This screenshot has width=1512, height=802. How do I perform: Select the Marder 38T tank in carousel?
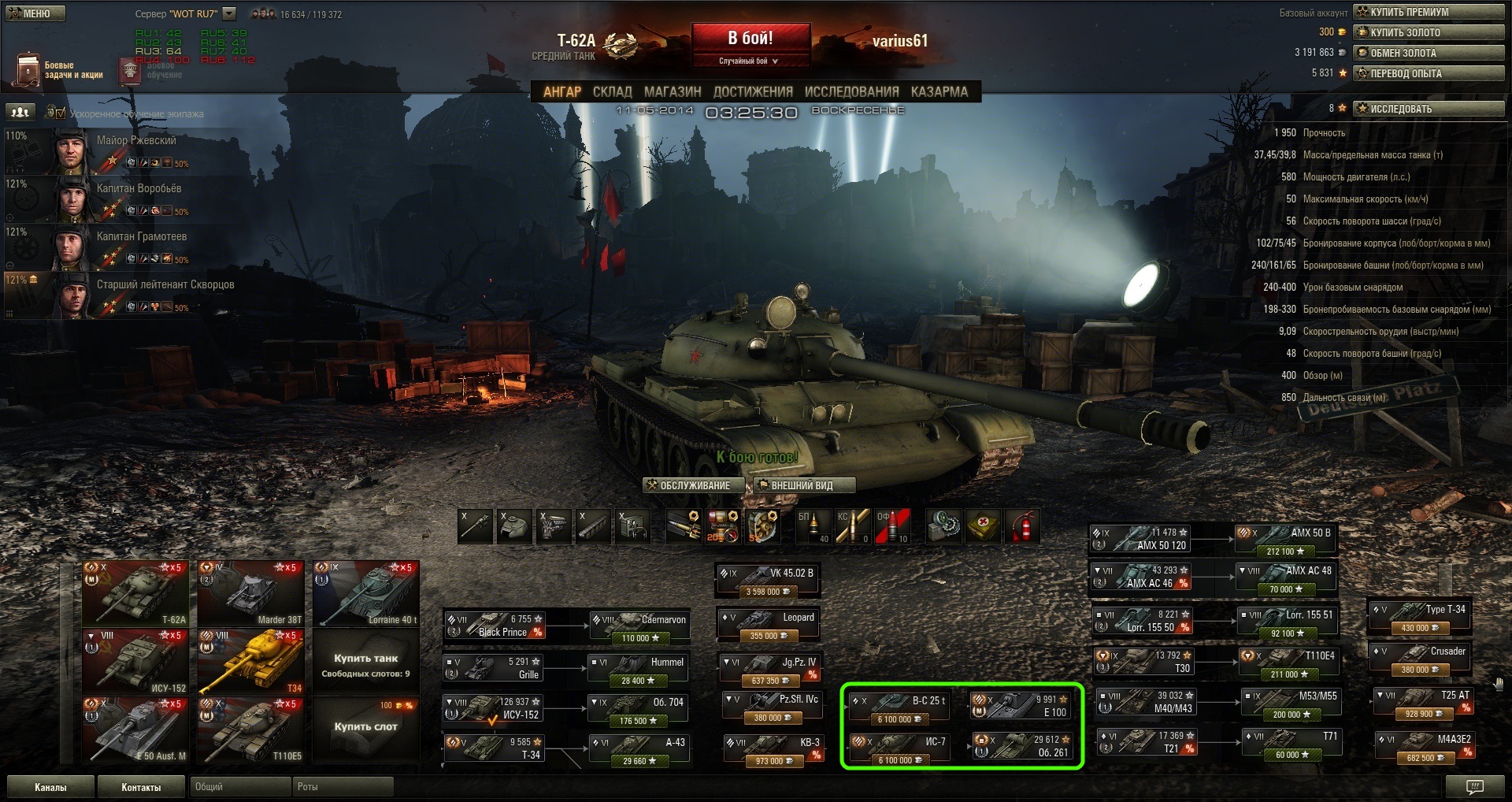[250, 593]
